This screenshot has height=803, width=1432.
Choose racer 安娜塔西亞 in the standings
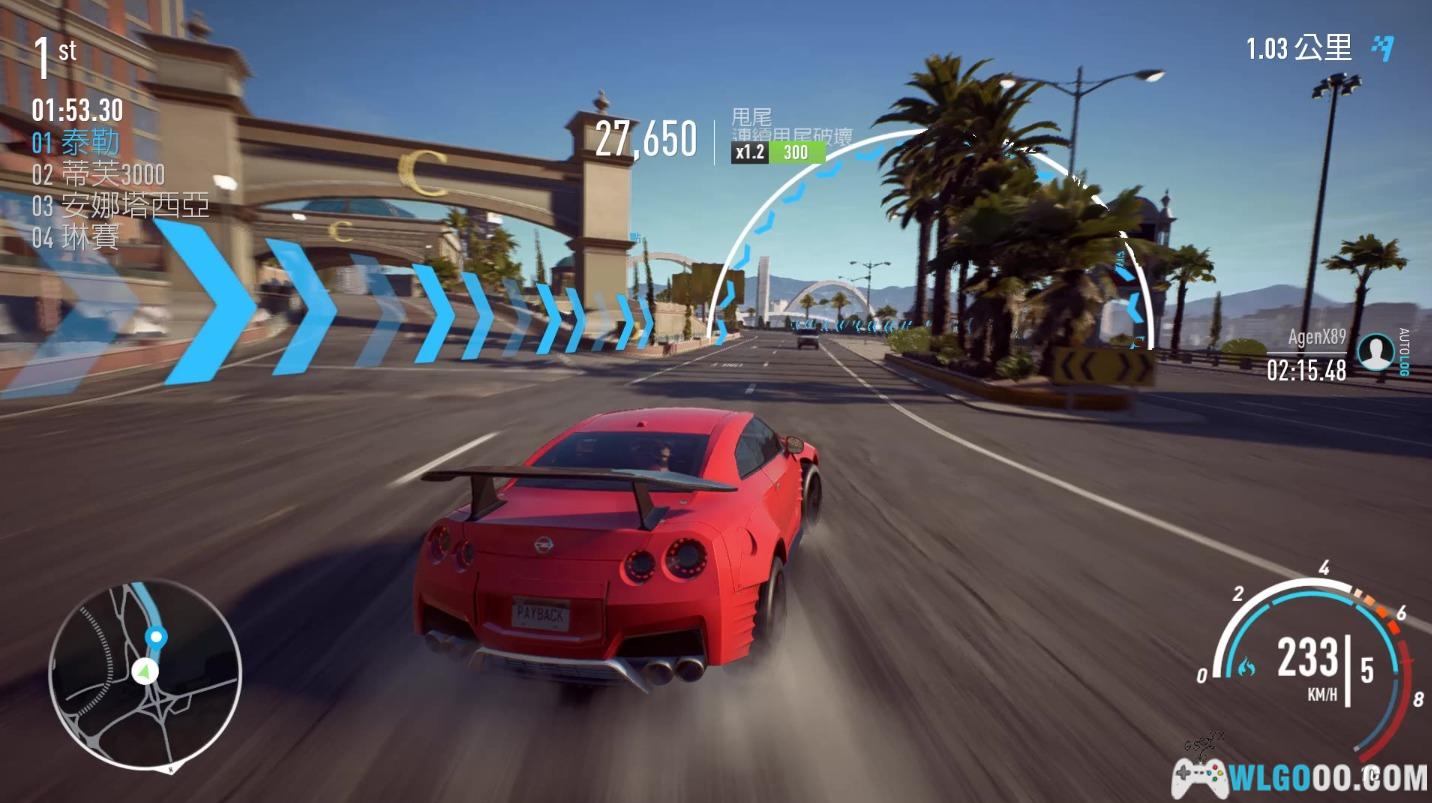pyautogui.click(x=120, y=206)
